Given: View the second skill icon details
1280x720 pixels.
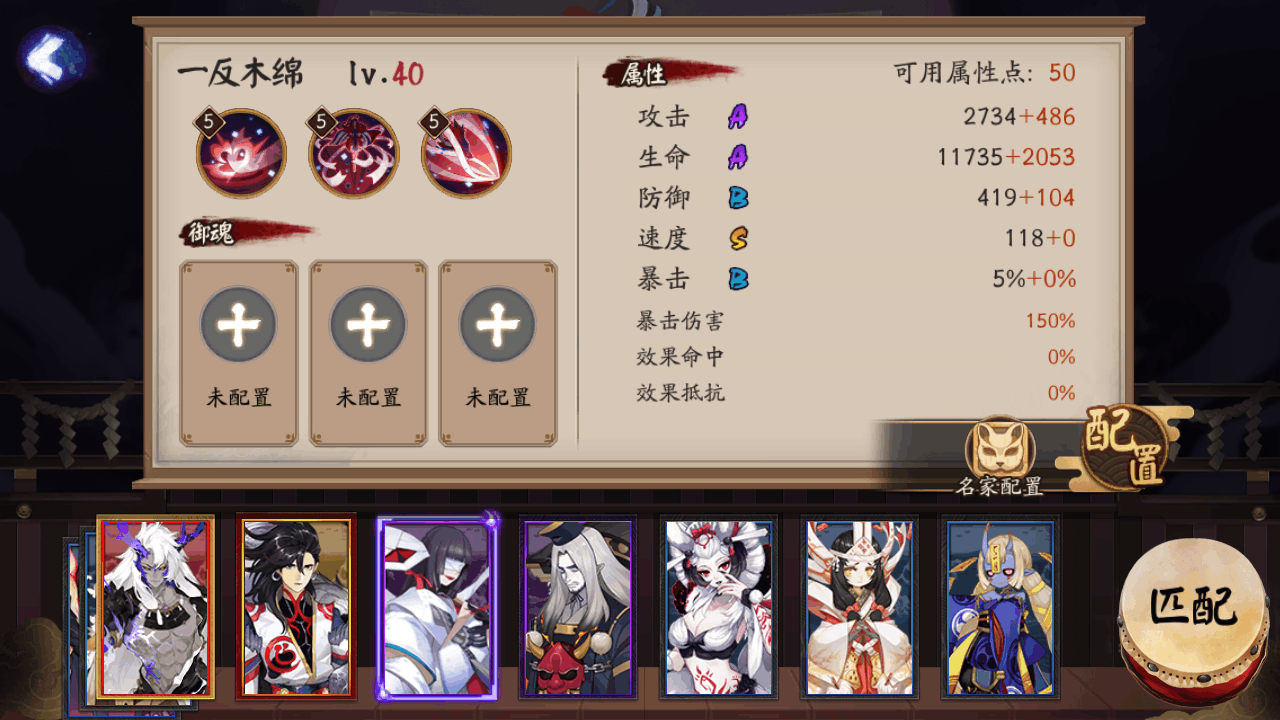Looking at the screenshot, I should tap(351, 152).
